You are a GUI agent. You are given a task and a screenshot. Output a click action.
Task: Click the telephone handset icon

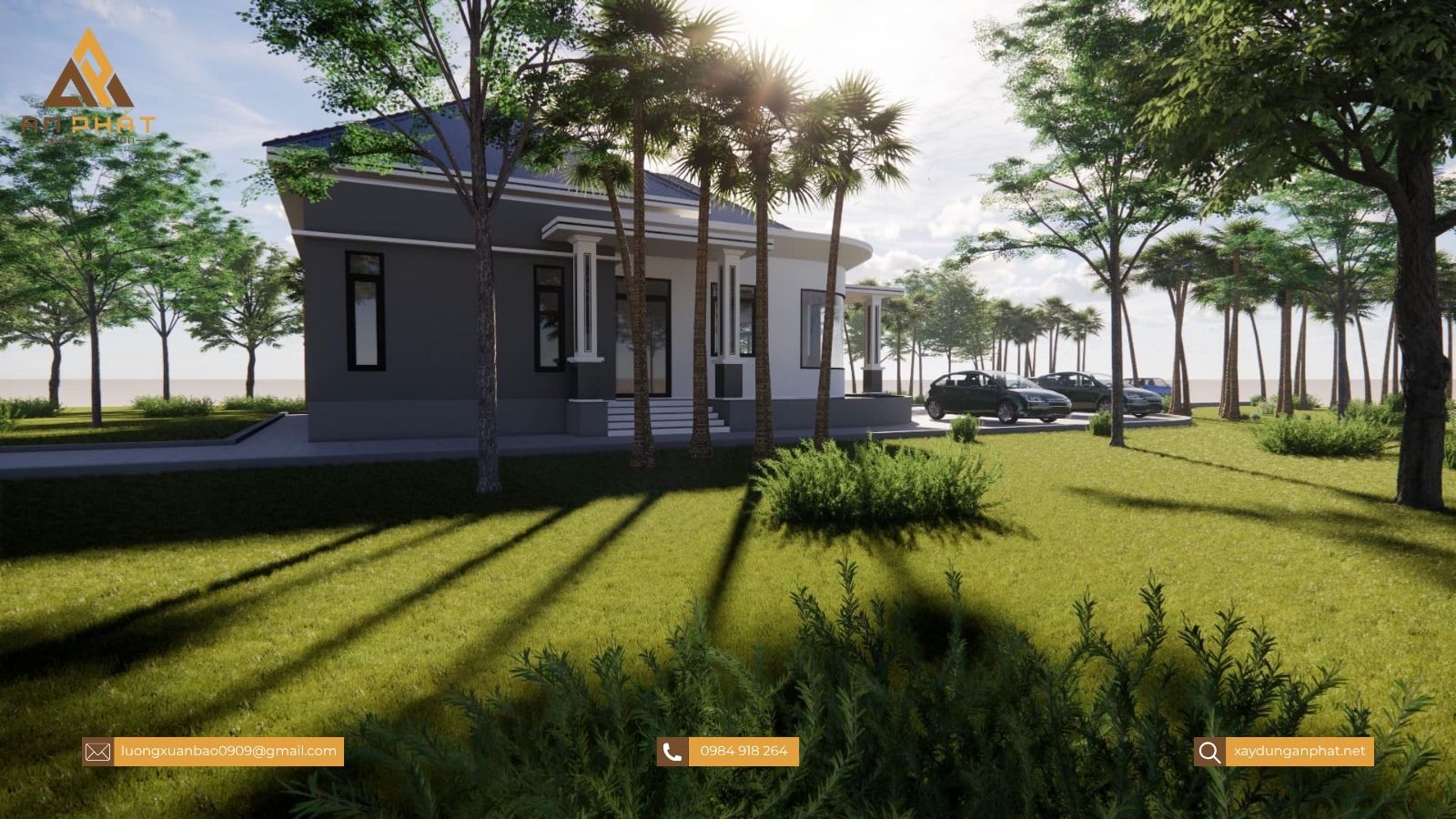(x=672, y=752)
